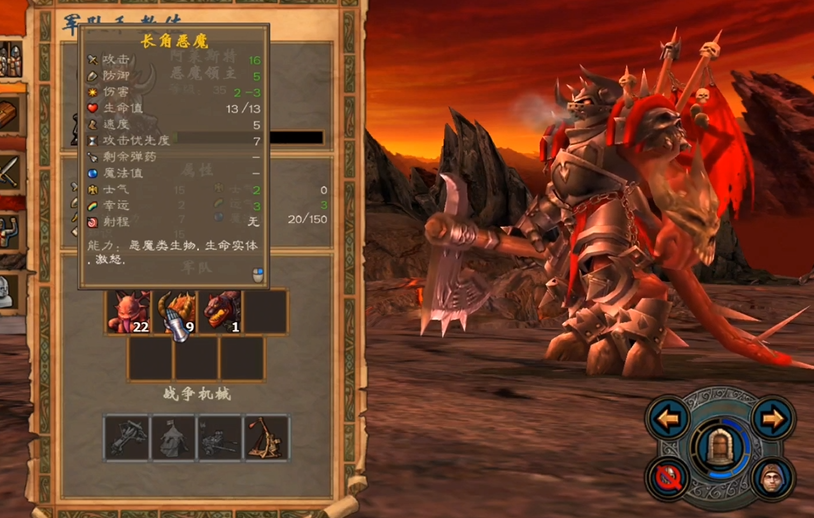The width and height of the screenshot is (814, 518).
Task: Click the catapult war machine slot
Action: [267, 438]
